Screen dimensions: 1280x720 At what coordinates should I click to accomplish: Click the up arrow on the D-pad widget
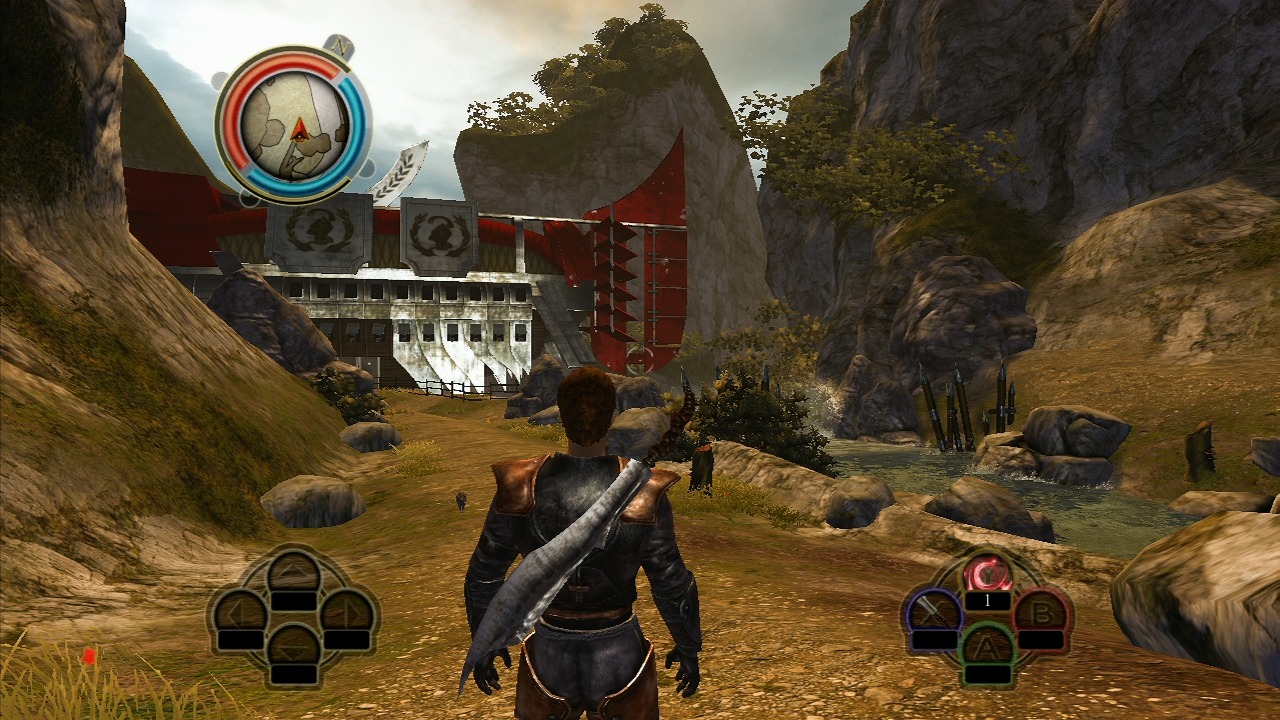pos(294,571)
